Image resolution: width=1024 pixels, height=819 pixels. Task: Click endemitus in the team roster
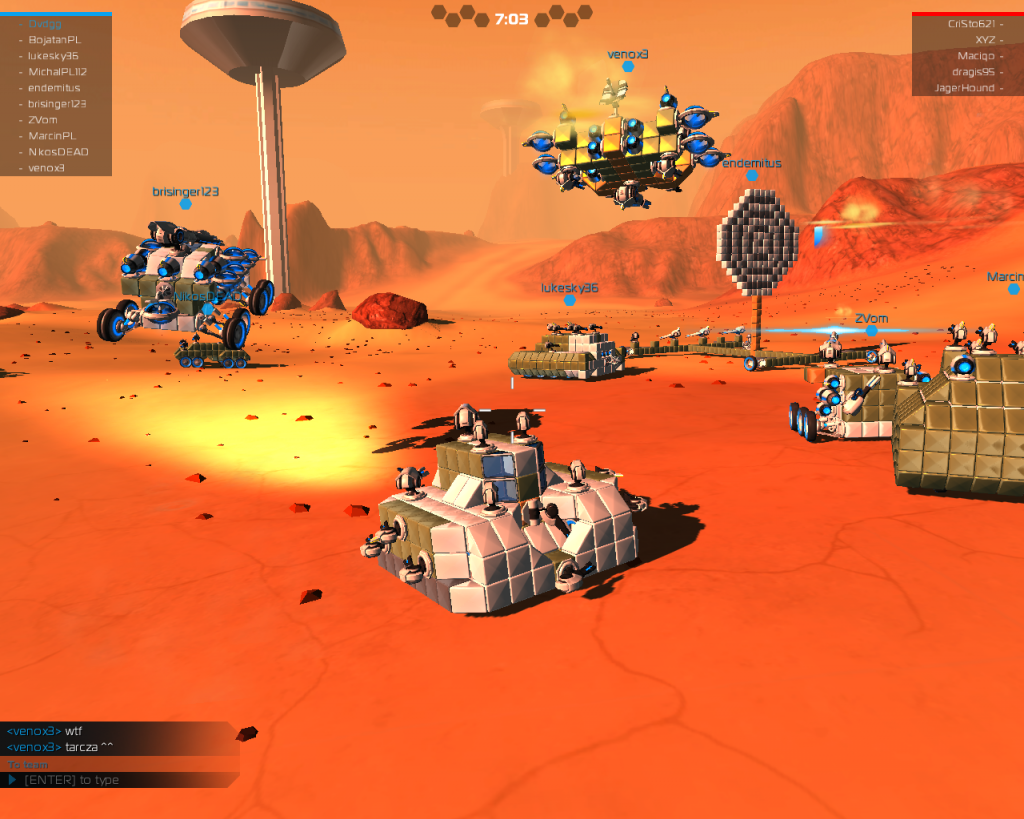[x=54, y=88]
